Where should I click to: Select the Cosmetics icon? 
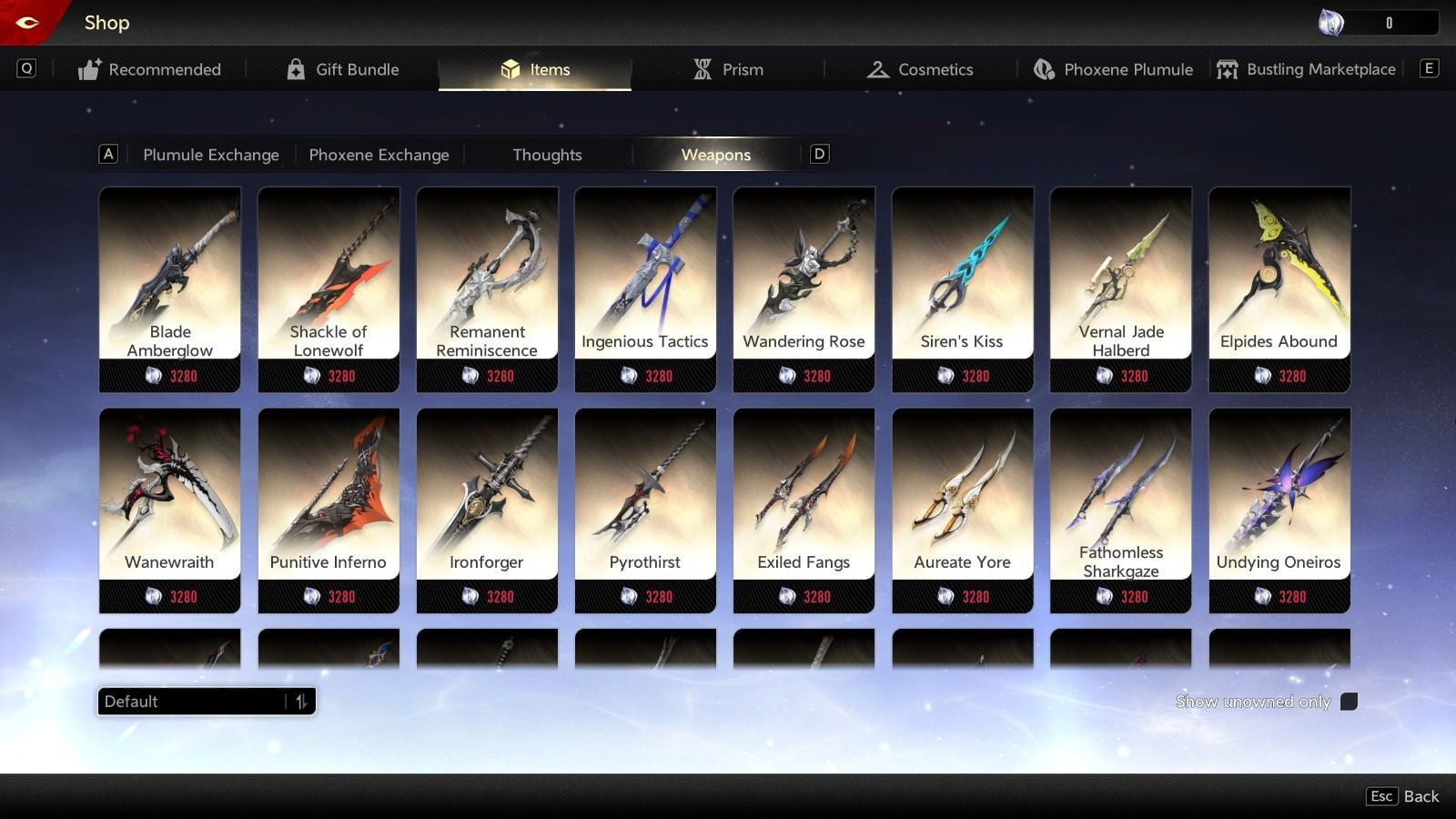coord(877,68)
